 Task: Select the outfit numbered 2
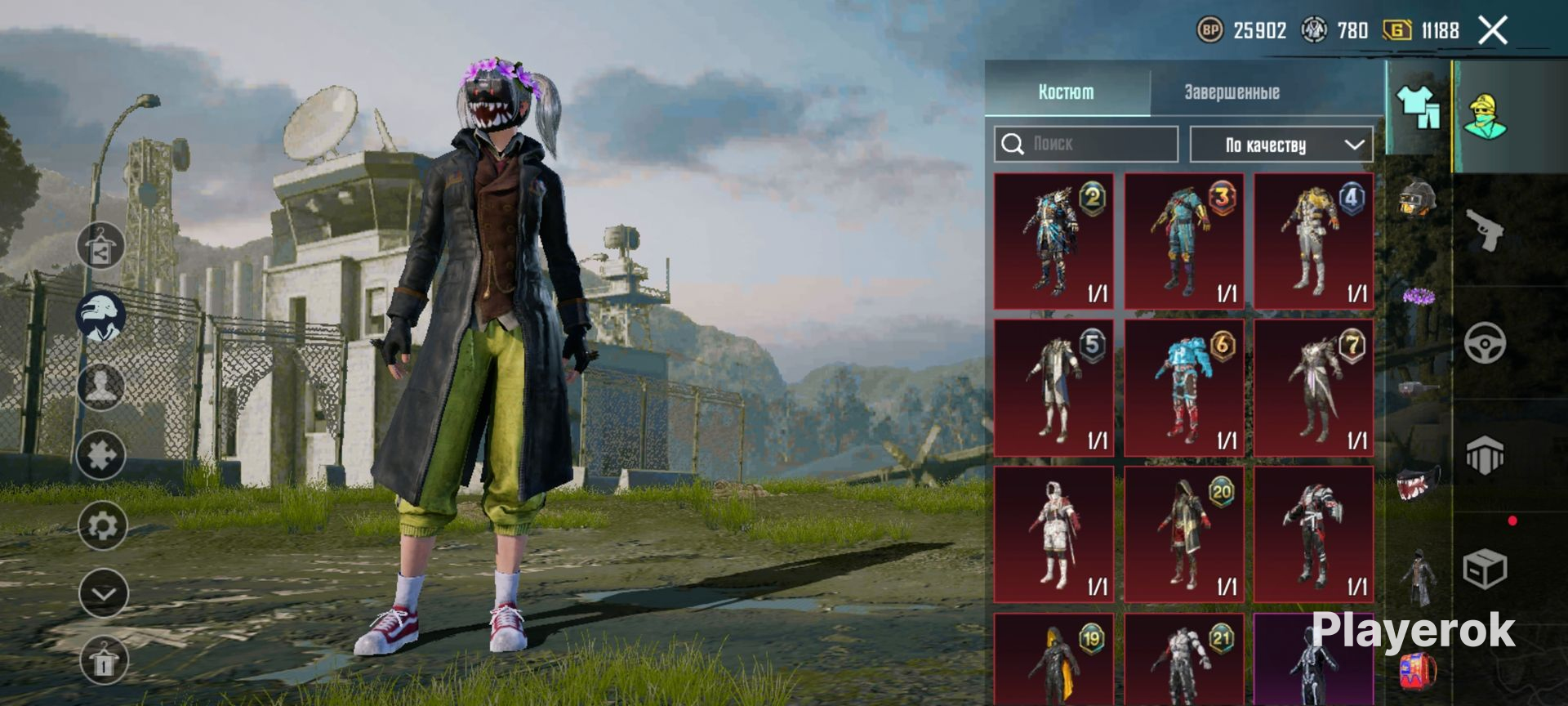click(x=1053, y=241)
